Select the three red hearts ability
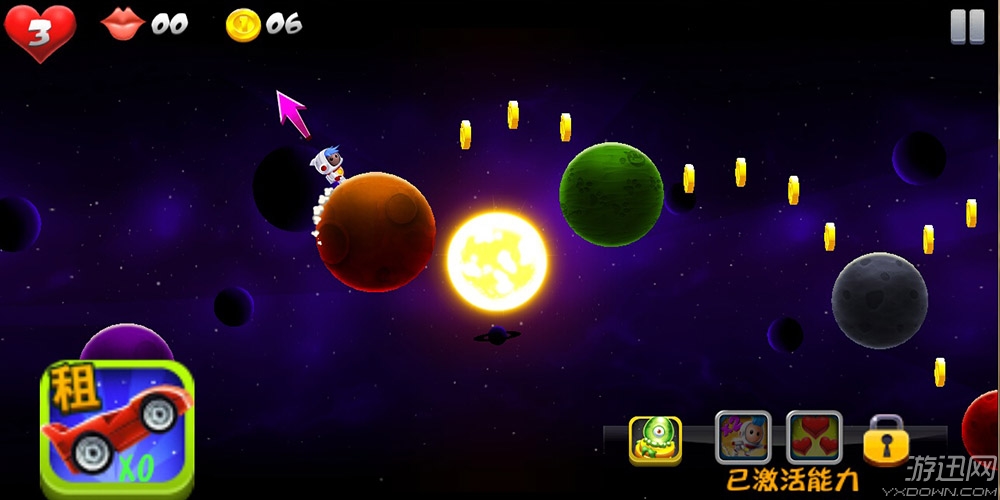 [814, 438]
